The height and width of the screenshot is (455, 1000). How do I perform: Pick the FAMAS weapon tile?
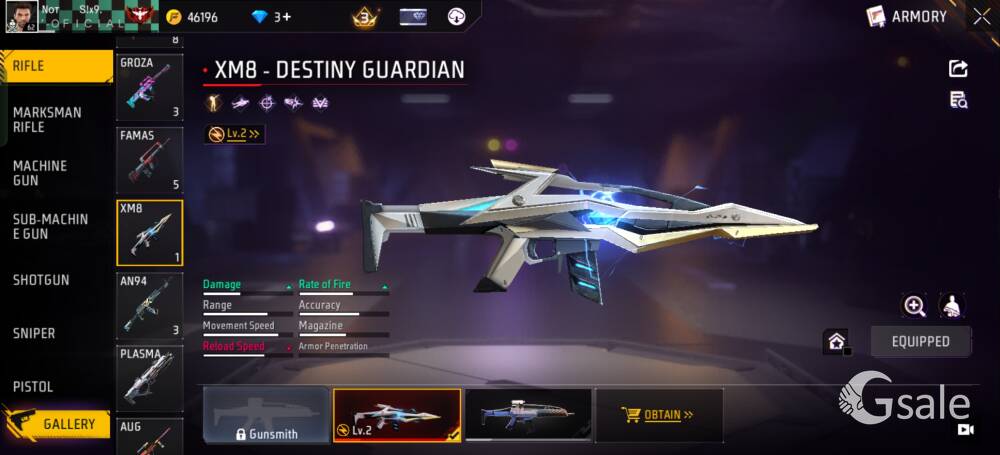click(x=150, y=159)
